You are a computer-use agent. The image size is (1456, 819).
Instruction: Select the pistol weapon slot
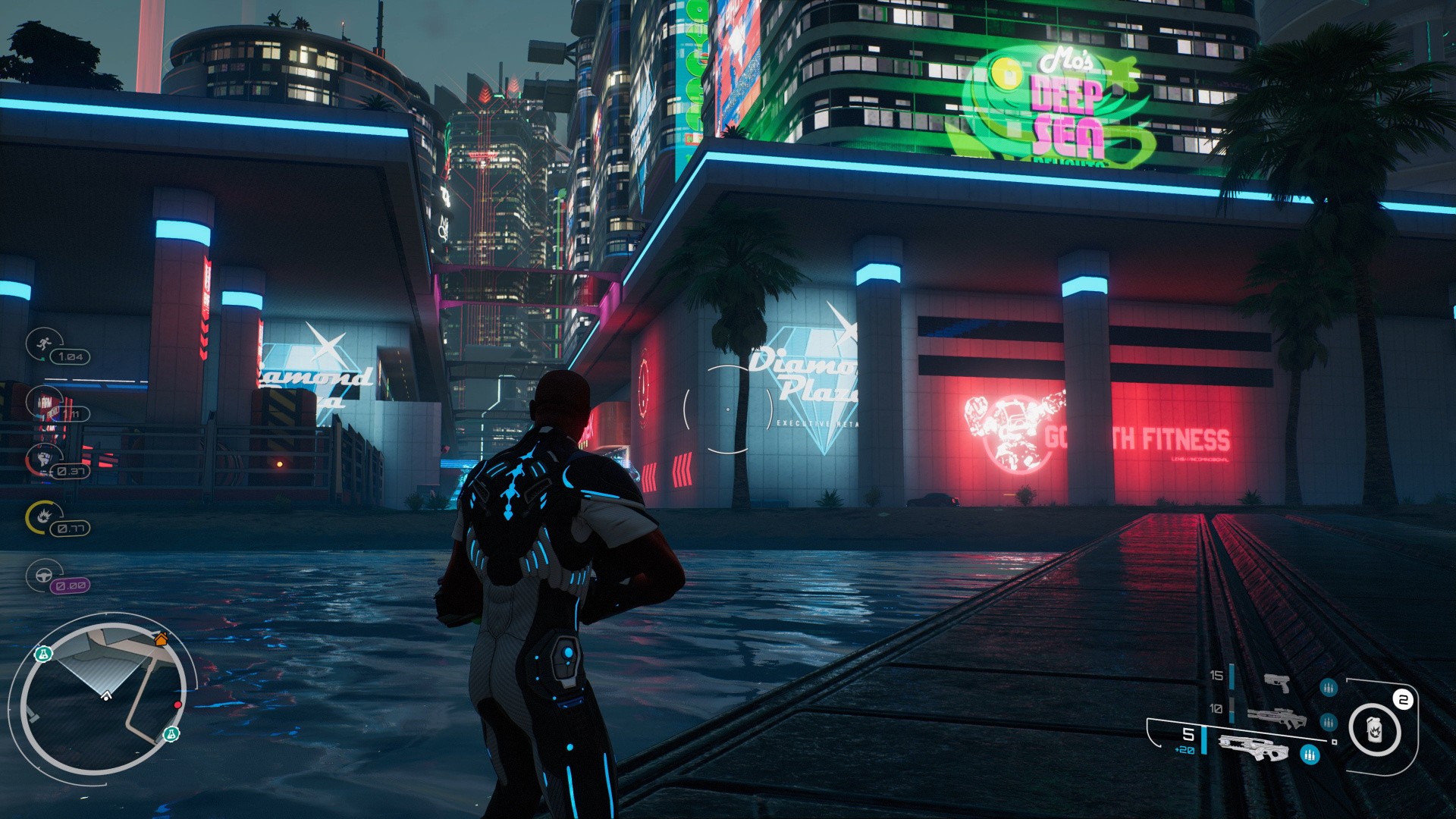[1277, 682]
